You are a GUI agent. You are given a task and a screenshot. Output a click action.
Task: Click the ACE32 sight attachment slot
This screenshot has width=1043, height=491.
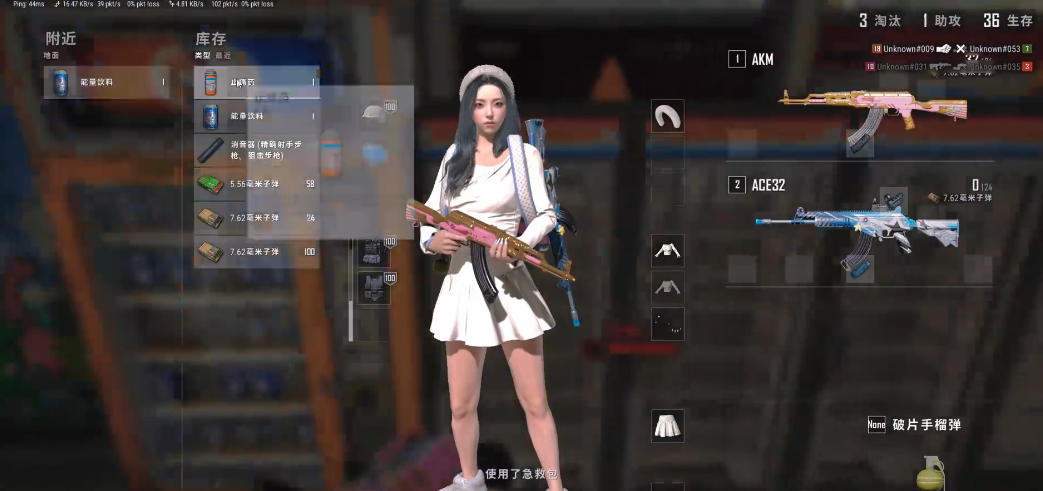(x=893, y=198)
